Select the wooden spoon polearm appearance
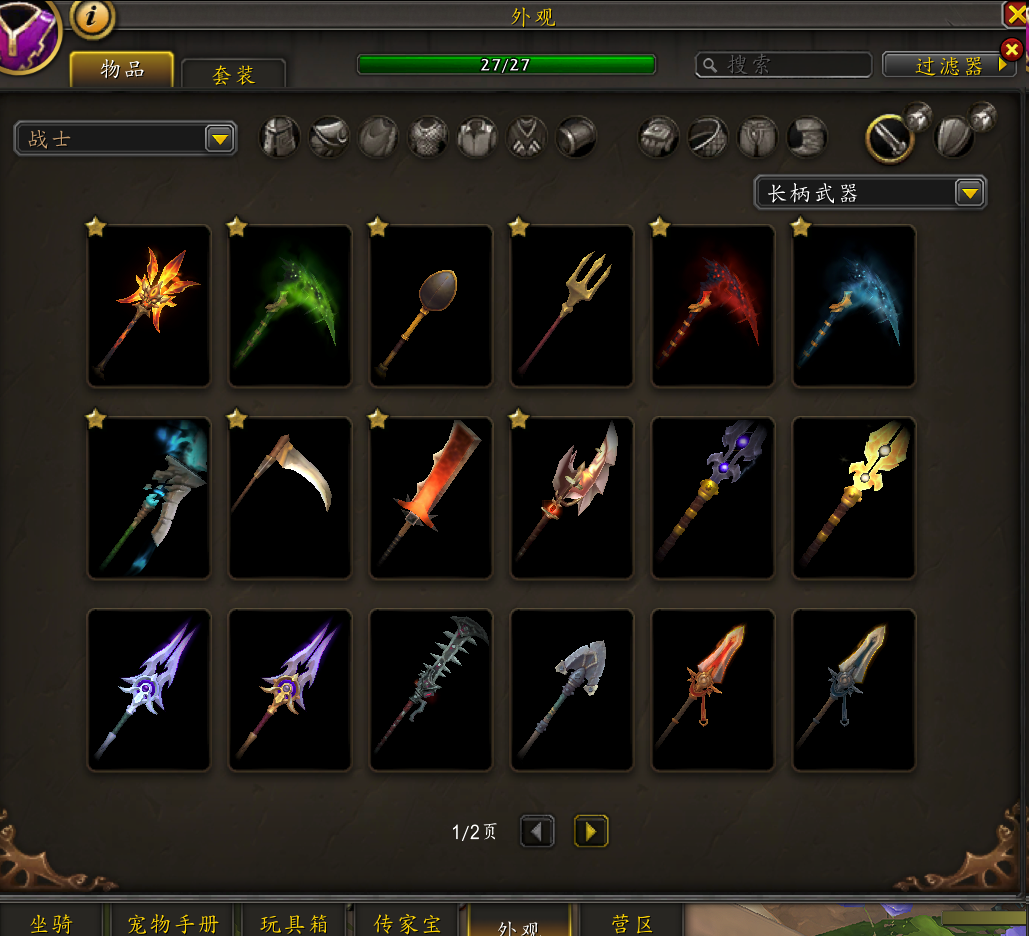Image resolution: width=1029 pixels, height=936 pixels. pos(431,306)
